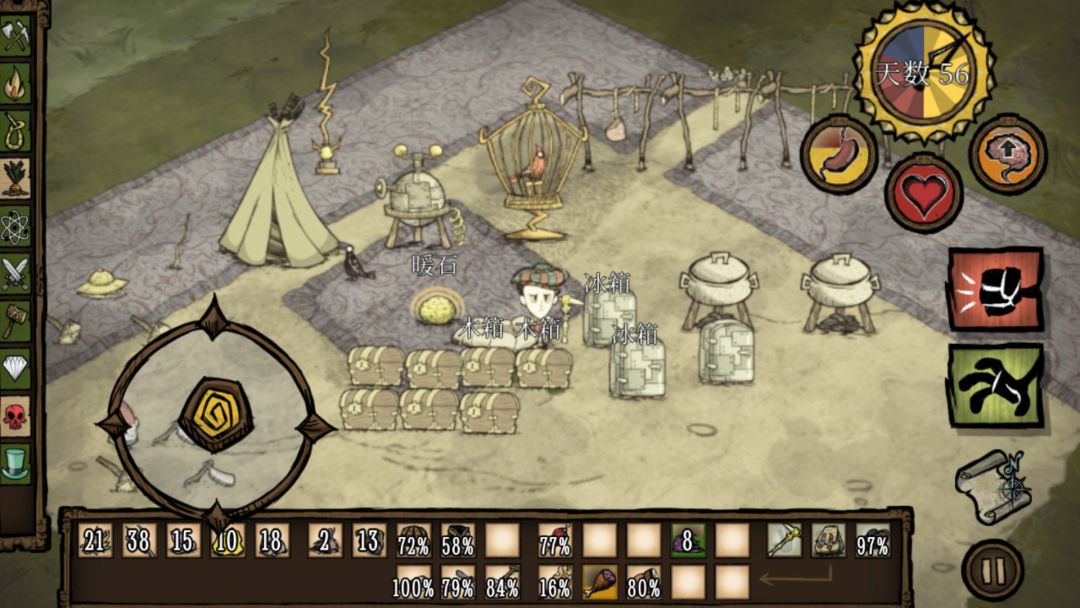The height and width of the screenshot is (608, 1080).
Task: Switch to the Food farming tab
Action: 16,177
